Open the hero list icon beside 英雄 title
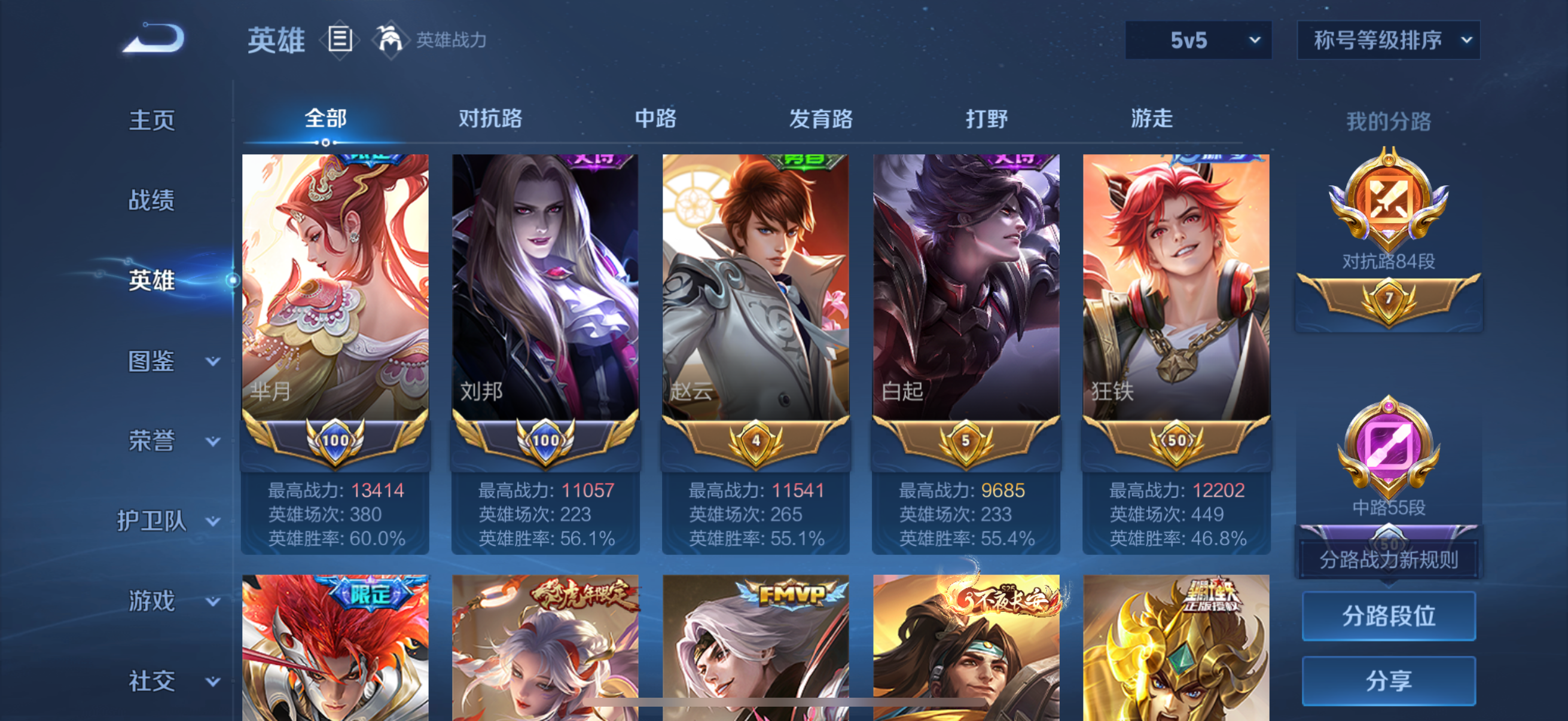Viewport: 1568px width, 721px height. pyautogui.click(x=341, y=39)
